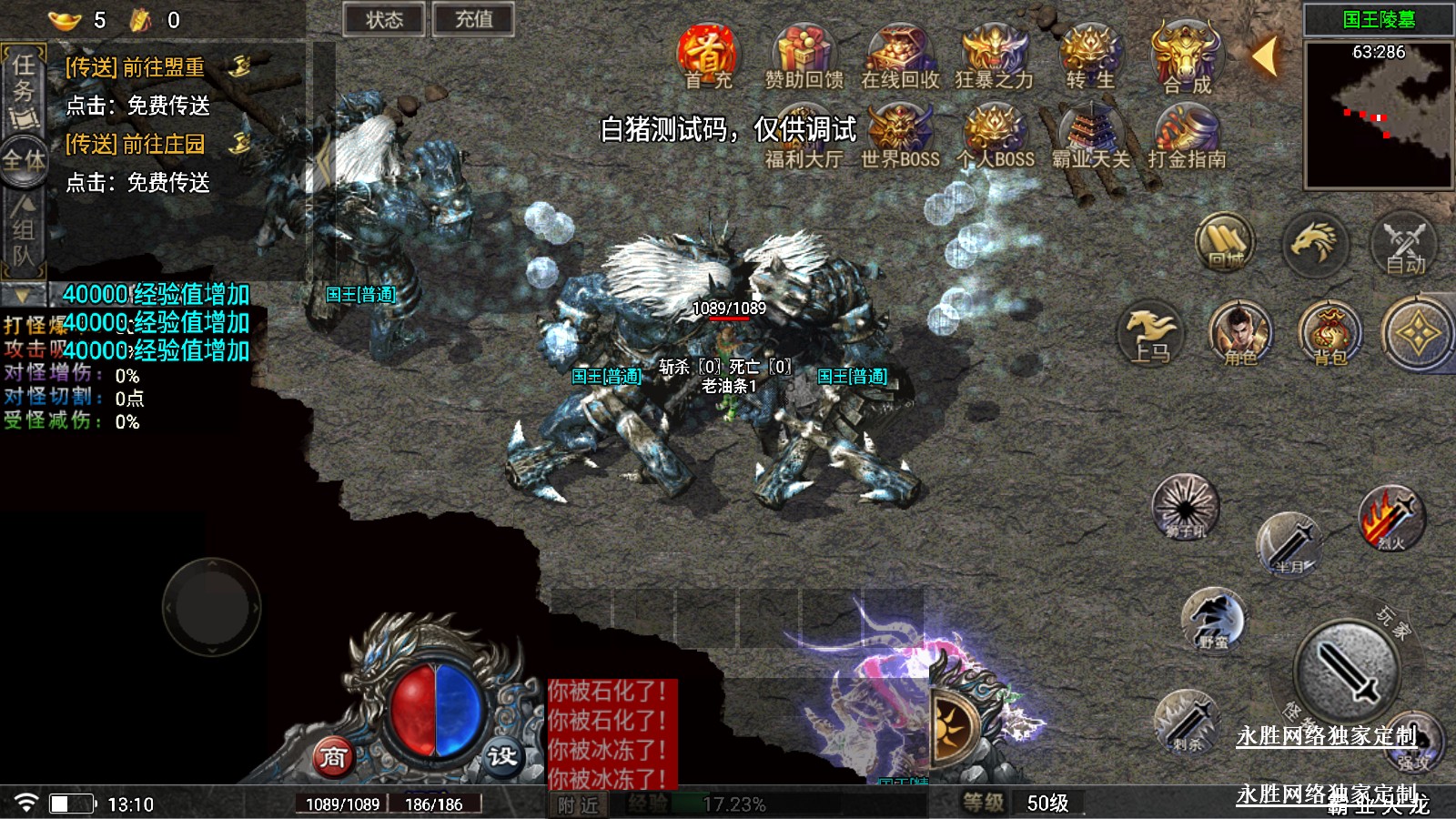Show the 打金指南 guide
The height and width of the screenshot is (819, 1456).
coord(1187,136)
